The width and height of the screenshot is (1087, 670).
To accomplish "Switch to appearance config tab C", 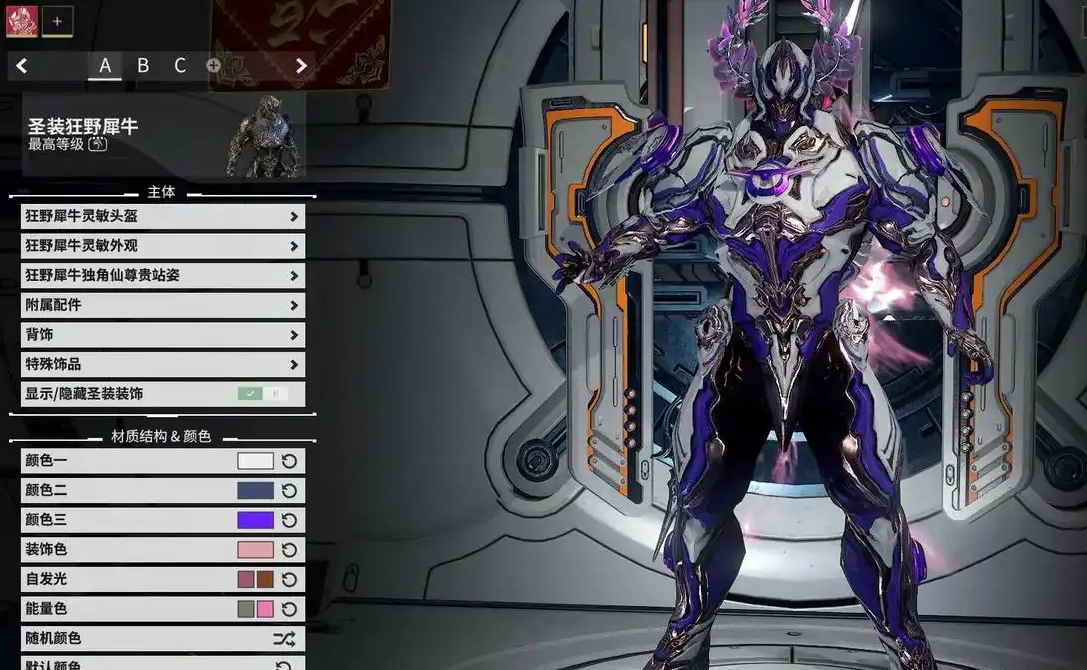I will (x=180, y=66).
